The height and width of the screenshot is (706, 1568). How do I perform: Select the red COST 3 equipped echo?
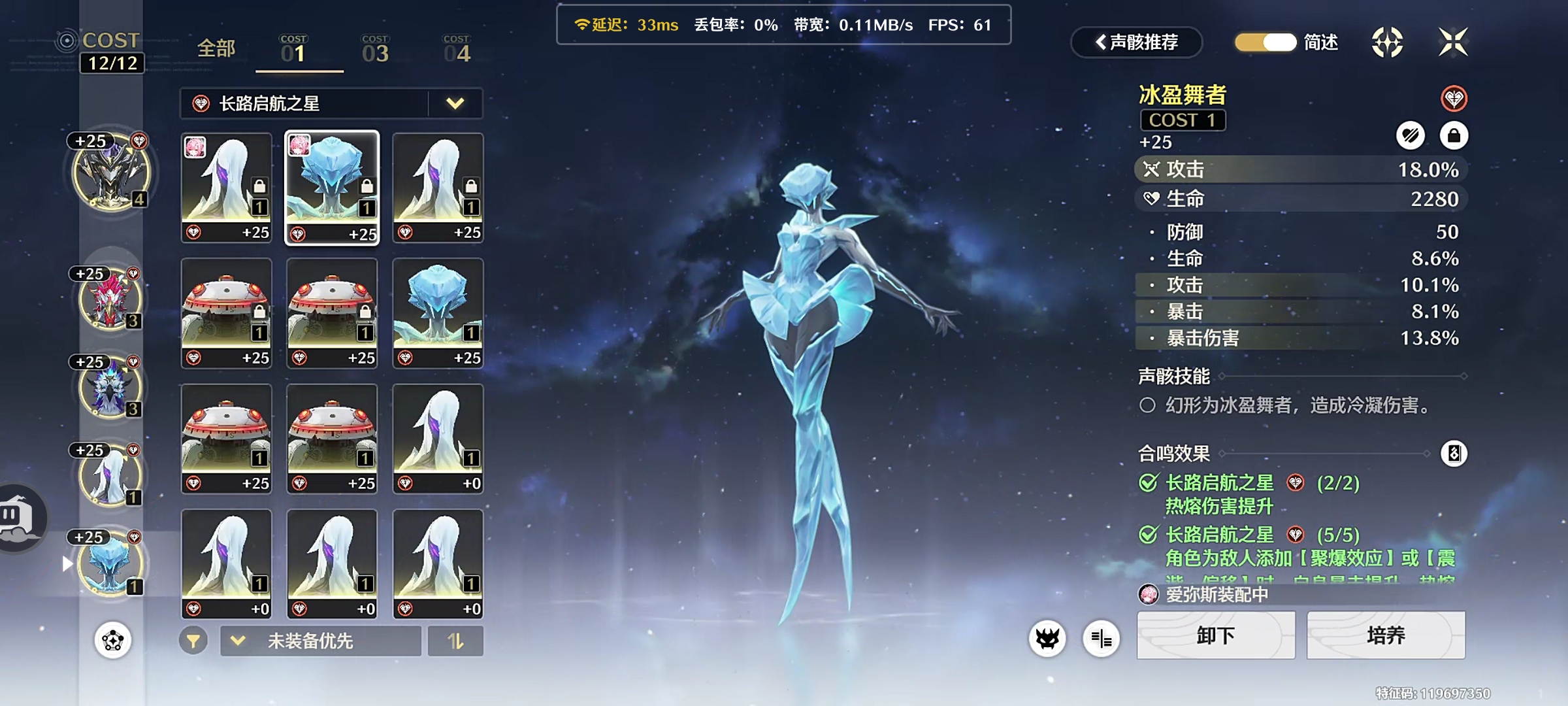point(110,299)
